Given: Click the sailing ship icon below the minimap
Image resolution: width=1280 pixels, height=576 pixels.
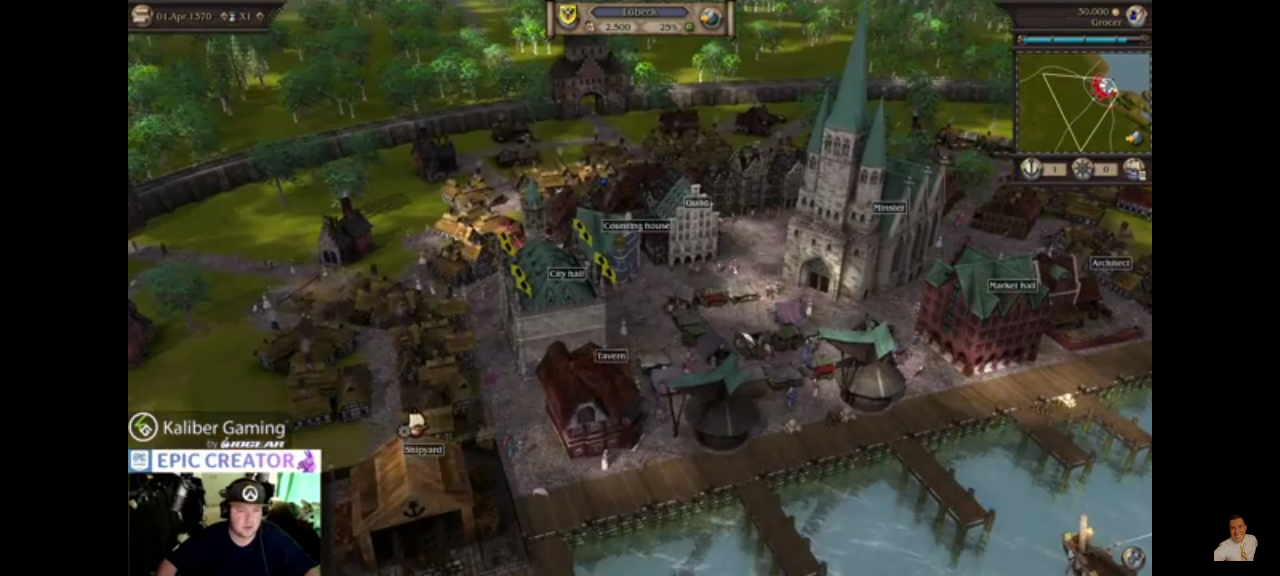Looking at the screenshot, I should tap(1133, 169).
